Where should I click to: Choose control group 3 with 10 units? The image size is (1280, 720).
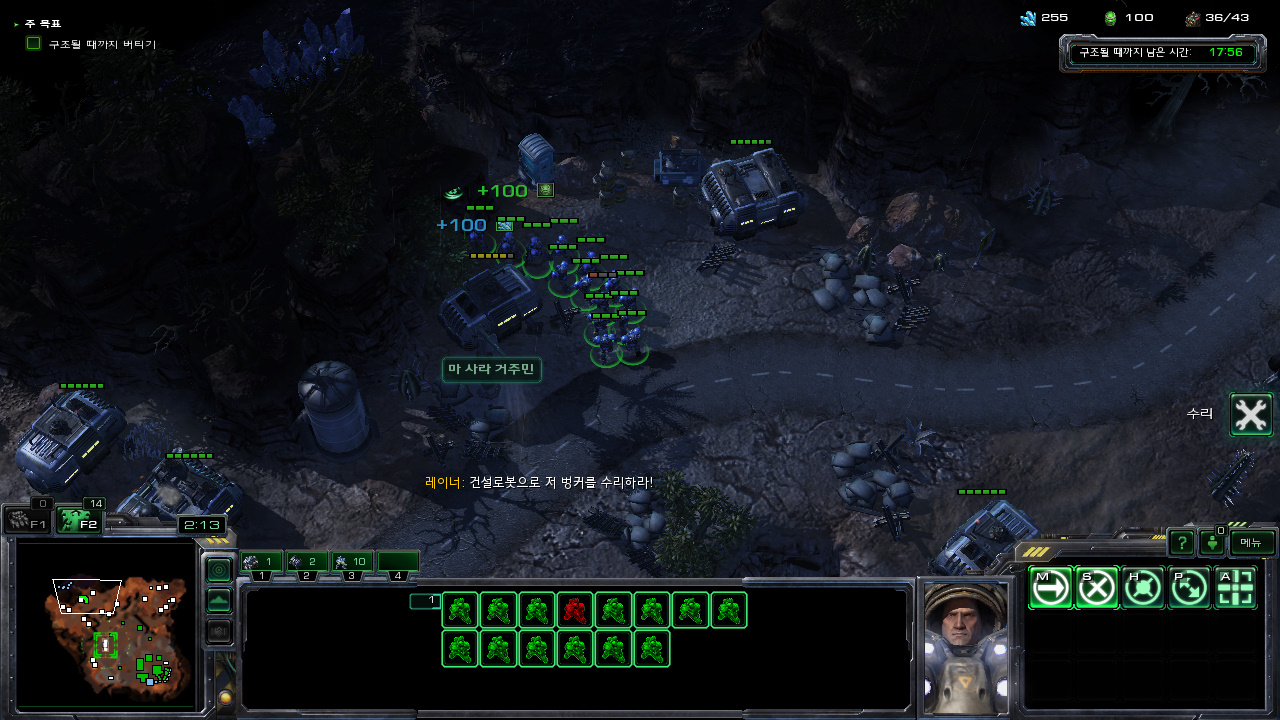pos(352,562)
